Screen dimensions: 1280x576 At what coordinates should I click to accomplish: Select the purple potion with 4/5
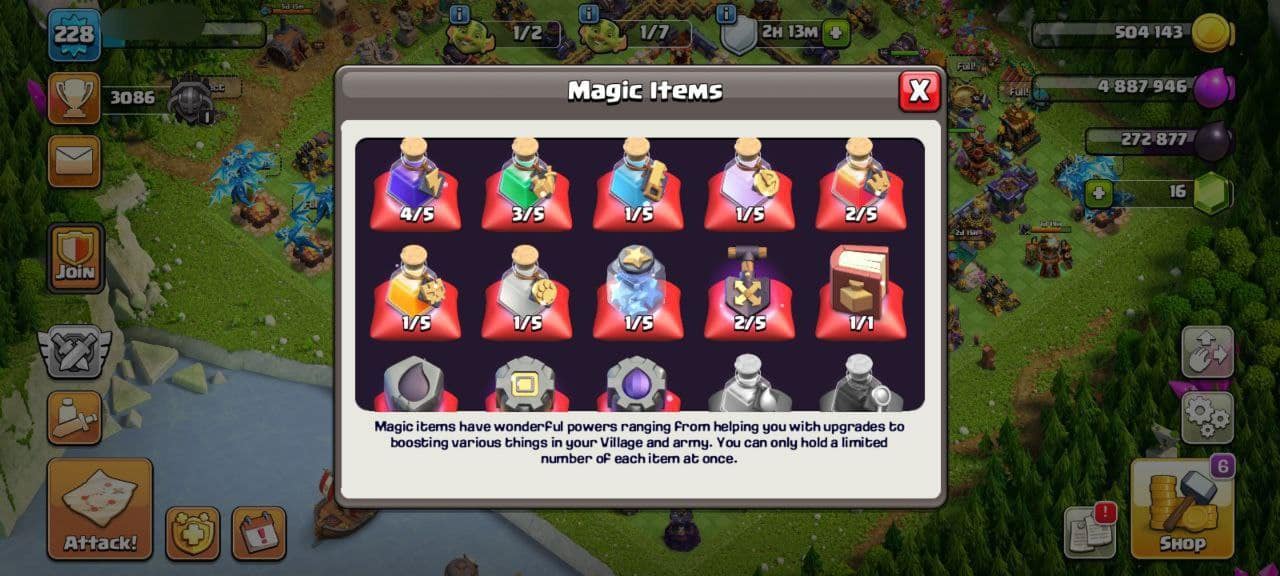[415, 185]
